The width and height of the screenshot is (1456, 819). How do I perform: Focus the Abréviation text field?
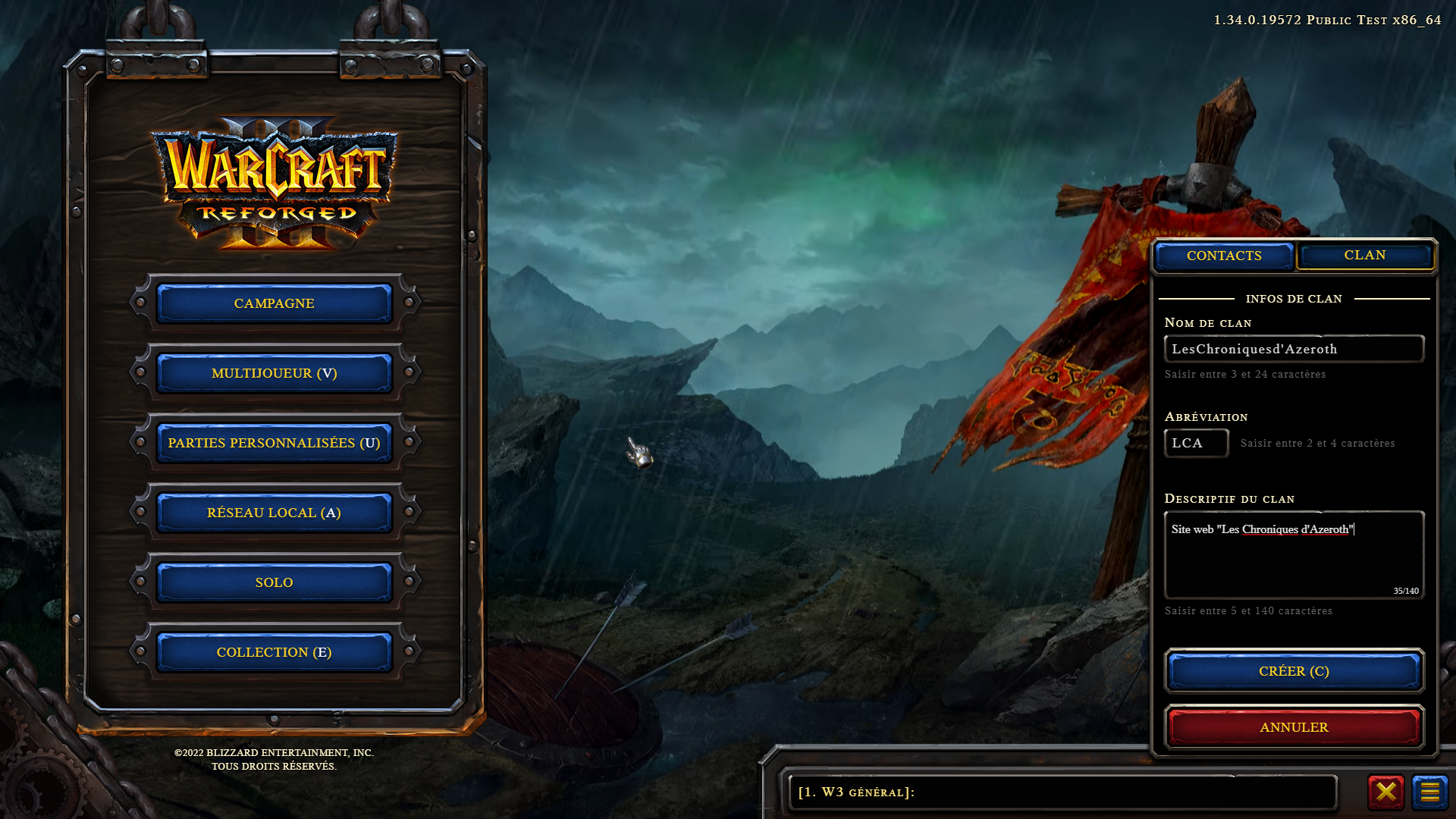(x=1196, y=444)
